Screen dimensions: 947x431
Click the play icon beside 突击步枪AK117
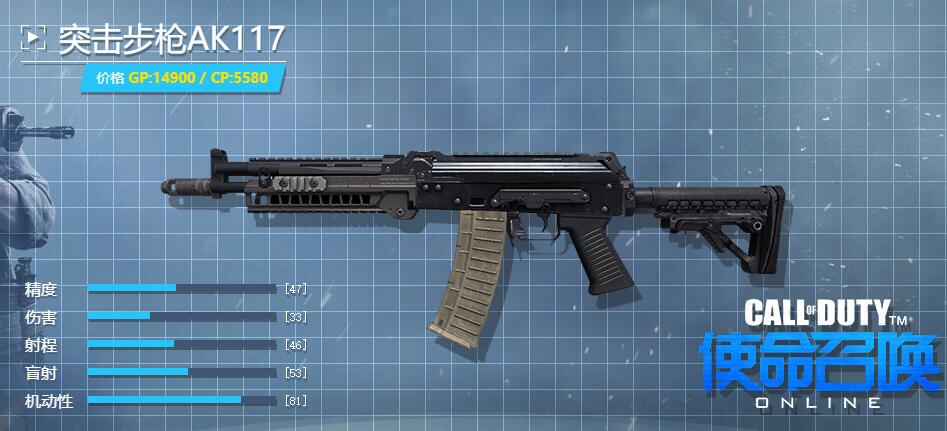click(34, 39)
